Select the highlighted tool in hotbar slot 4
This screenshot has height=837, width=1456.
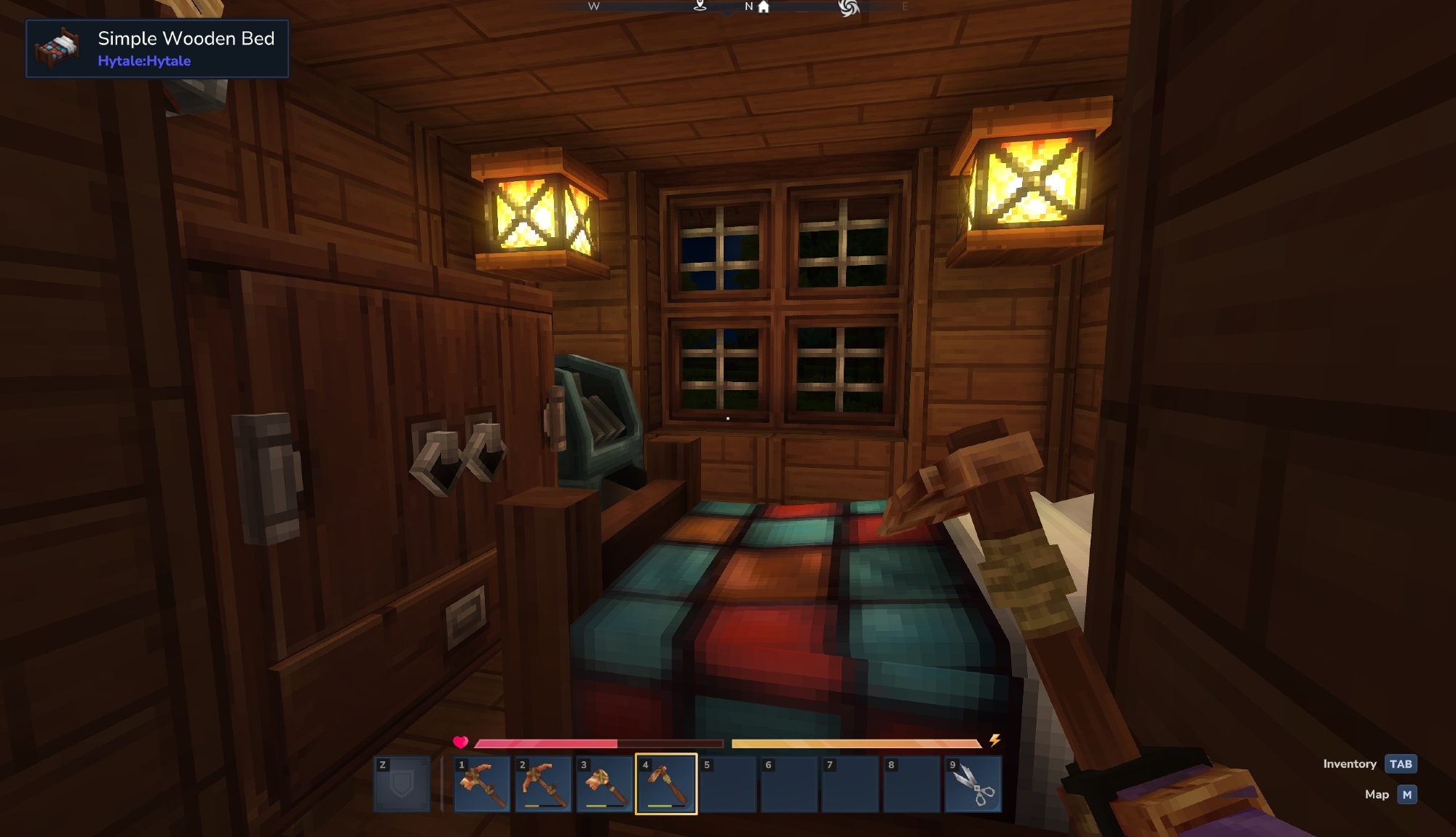[665, 784]
